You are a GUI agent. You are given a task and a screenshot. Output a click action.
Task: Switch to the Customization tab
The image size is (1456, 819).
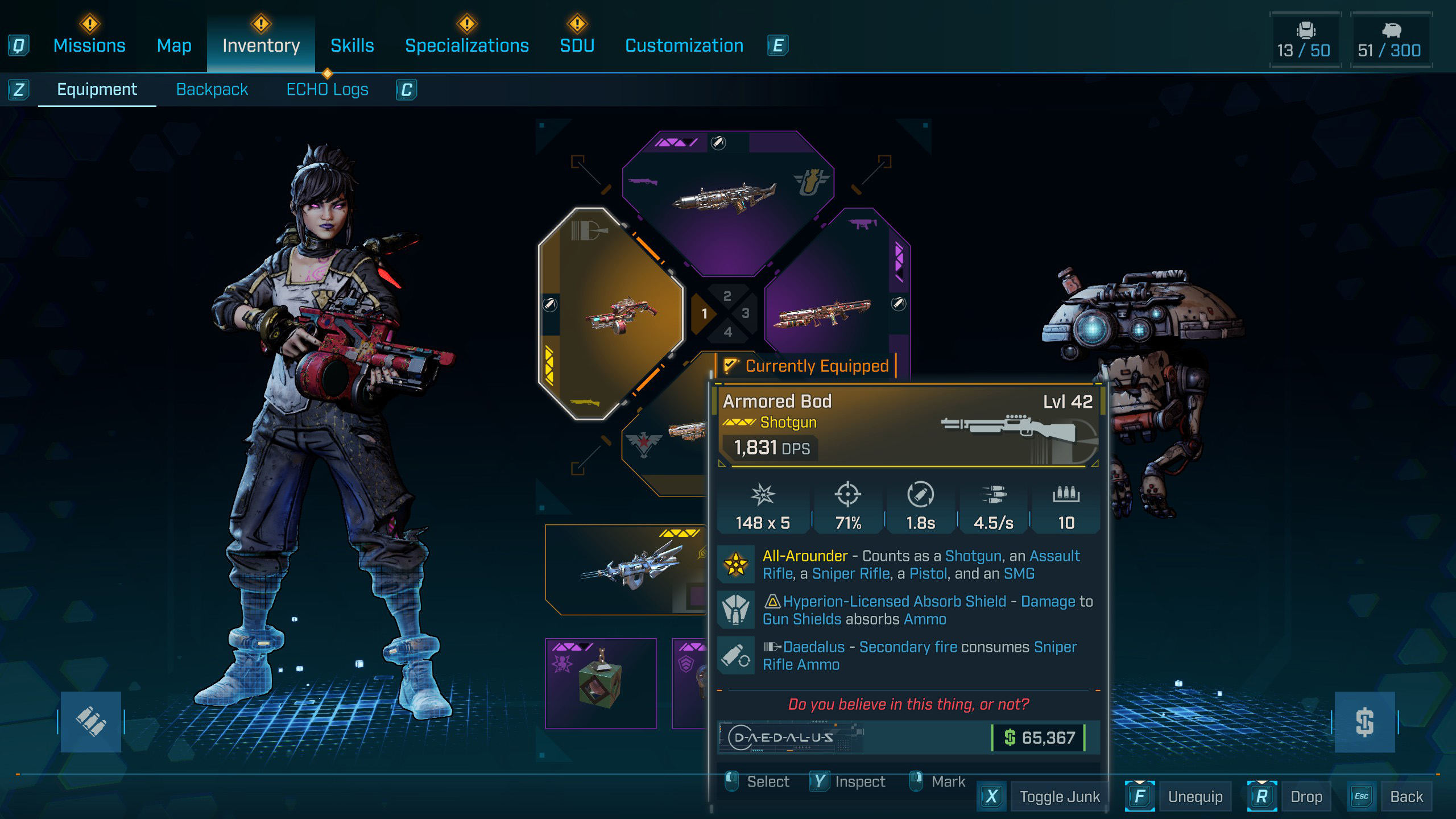tap(684, 45)
